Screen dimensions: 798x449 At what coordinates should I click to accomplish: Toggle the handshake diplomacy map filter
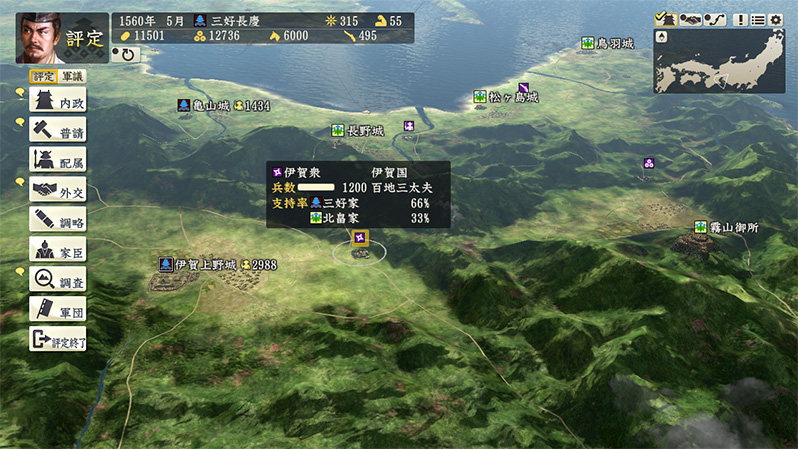pyautogui.click(x=689, y=19)
